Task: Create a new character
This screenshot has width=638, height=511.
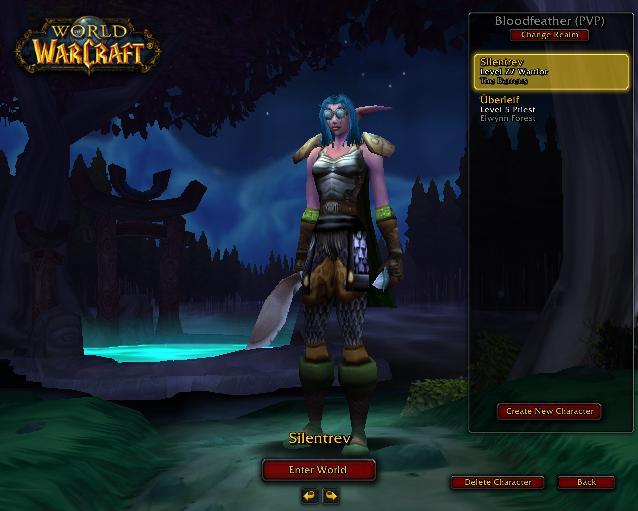Action: click(549, 411)
